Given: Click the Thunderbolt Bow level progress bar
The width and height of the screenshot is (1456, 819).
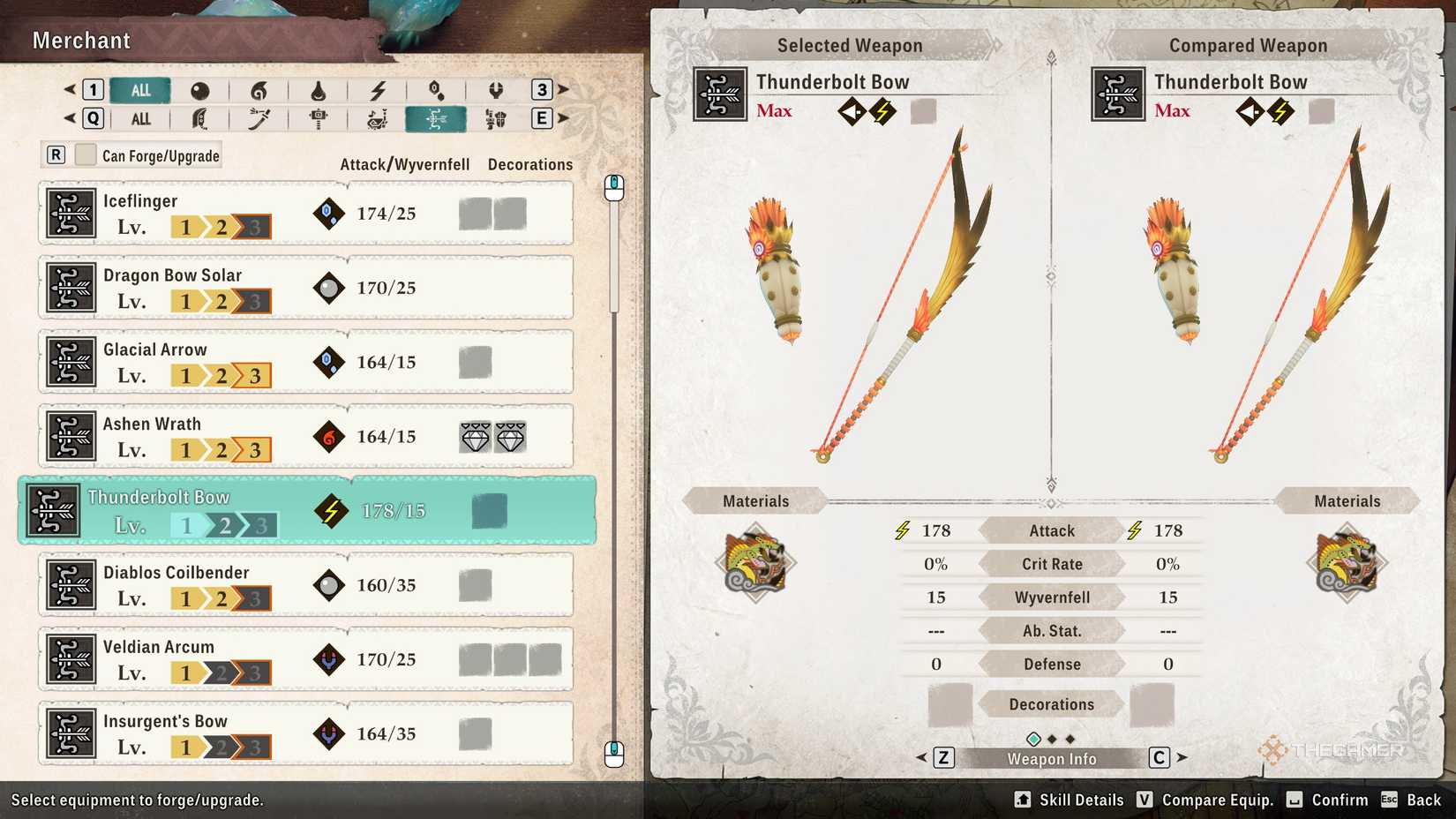Looking at the screenshot, I should [223, 524].
